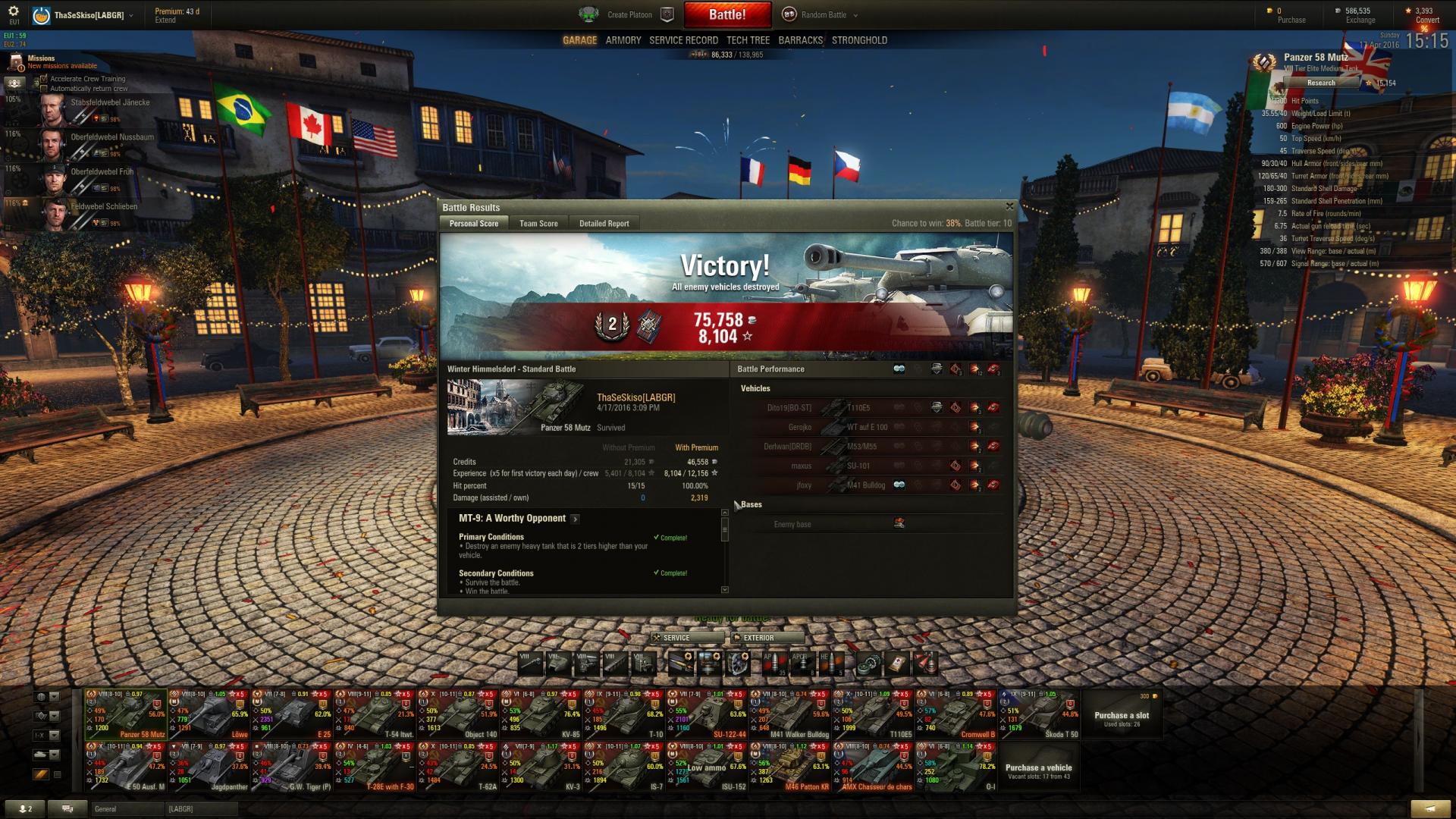
Task: Open the settings gear menu
Action: 14,11
